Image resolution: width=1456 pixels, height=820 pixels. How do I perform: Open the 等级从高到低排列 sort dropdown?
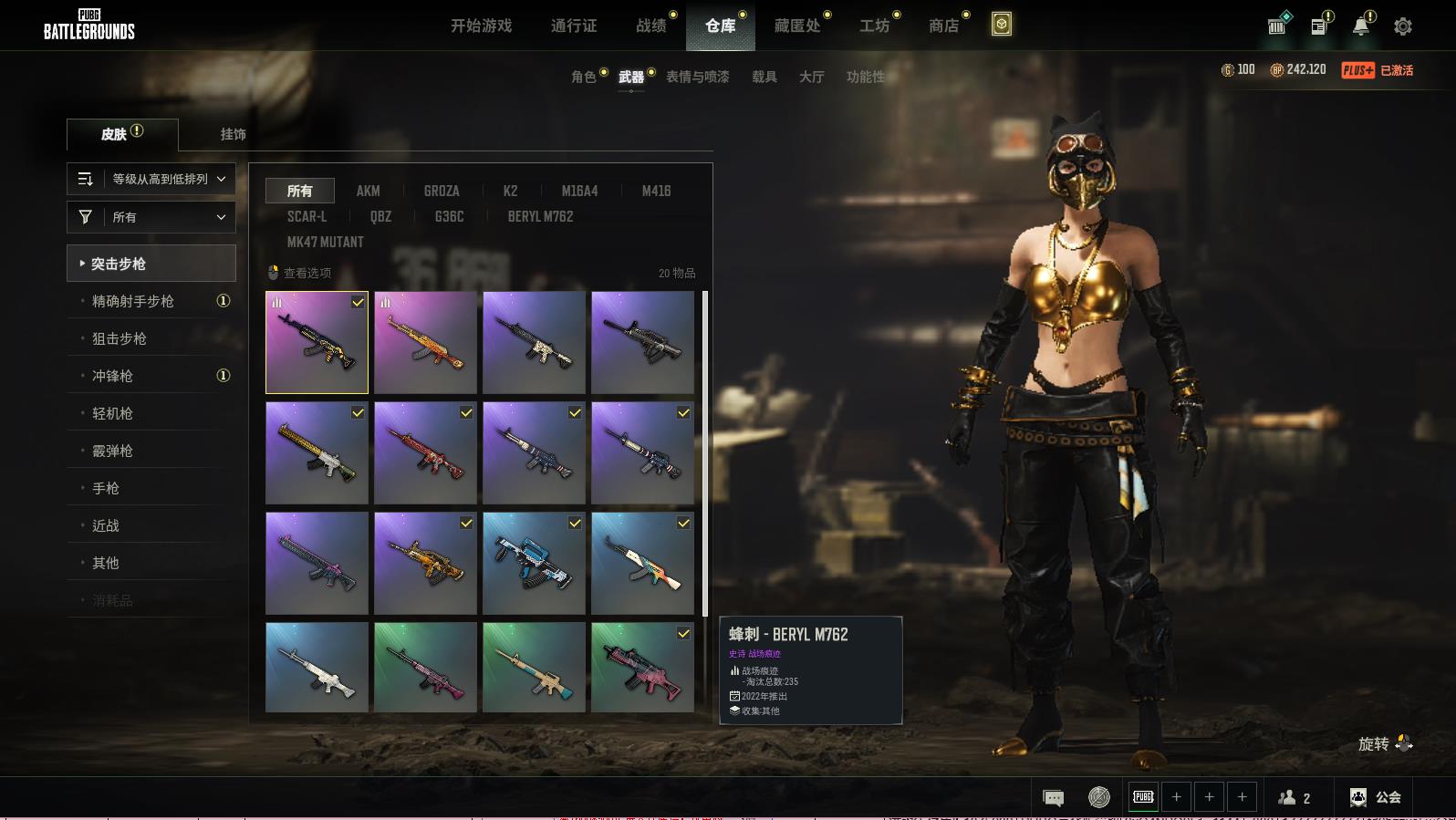point(151,179)
